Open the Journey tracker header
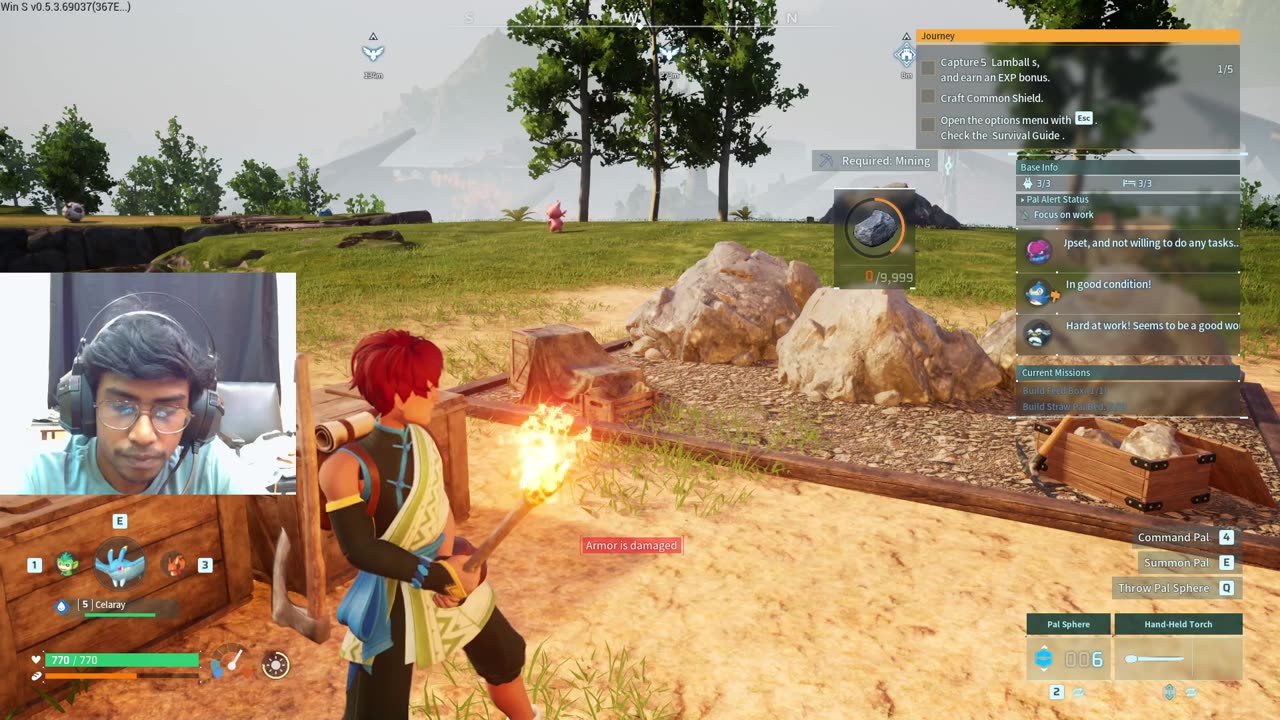This screenshot has height=720, width=1280. click(1077, 36)
